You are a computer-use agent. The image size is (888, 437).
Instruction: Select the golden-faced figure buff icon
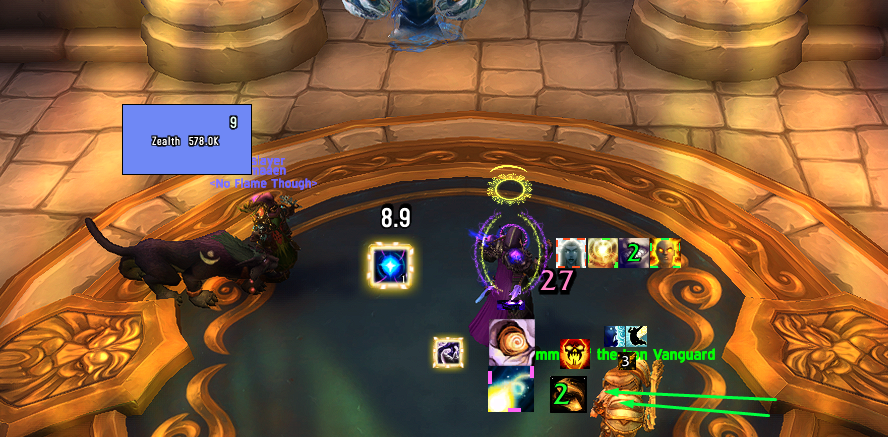point(665,253)
